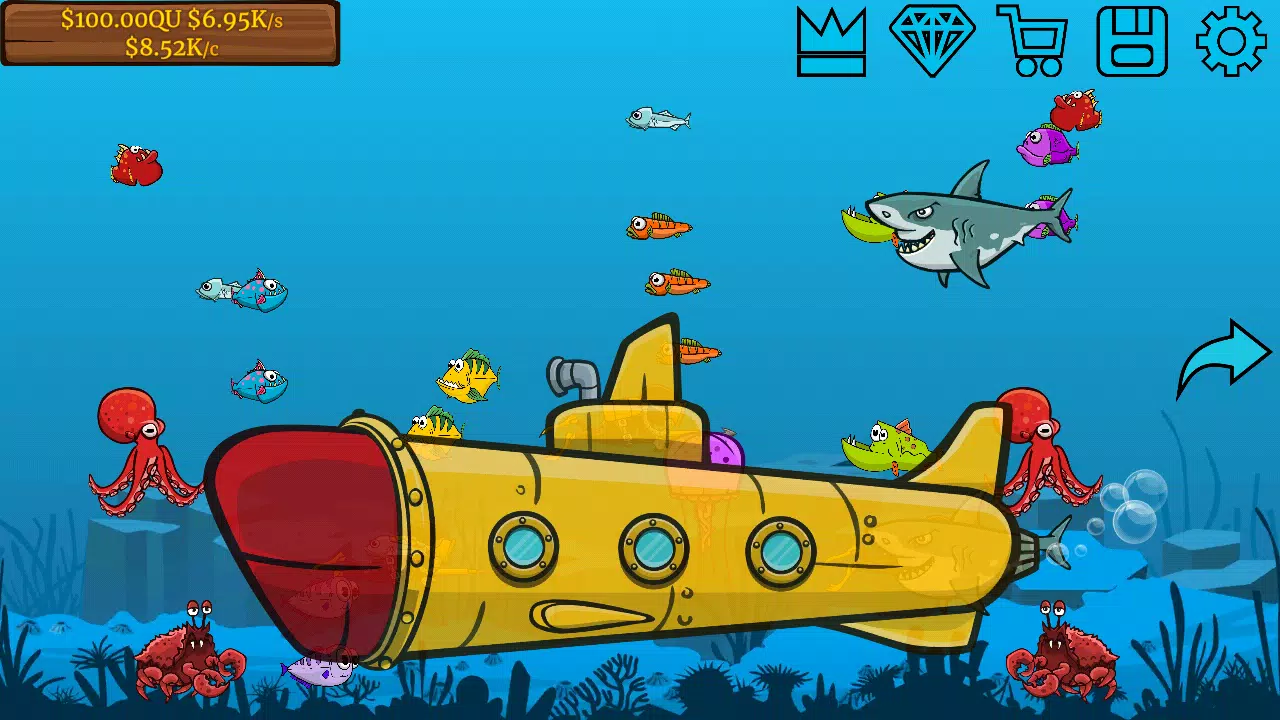1280x720 pixels.
Task: Select the crown icon in the top bar
Action: (x=831, y=42)
